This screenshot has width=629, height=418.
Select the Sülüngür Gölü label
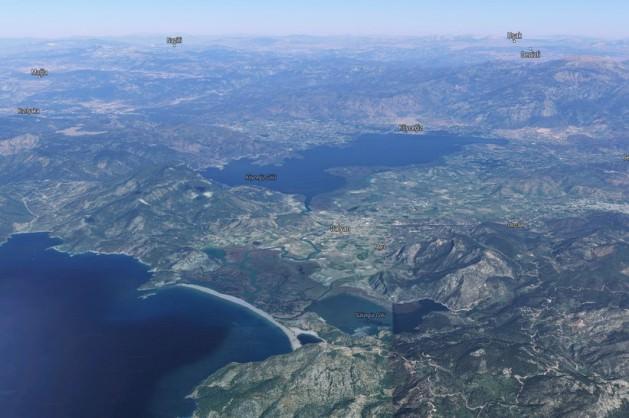click(369, 314)
